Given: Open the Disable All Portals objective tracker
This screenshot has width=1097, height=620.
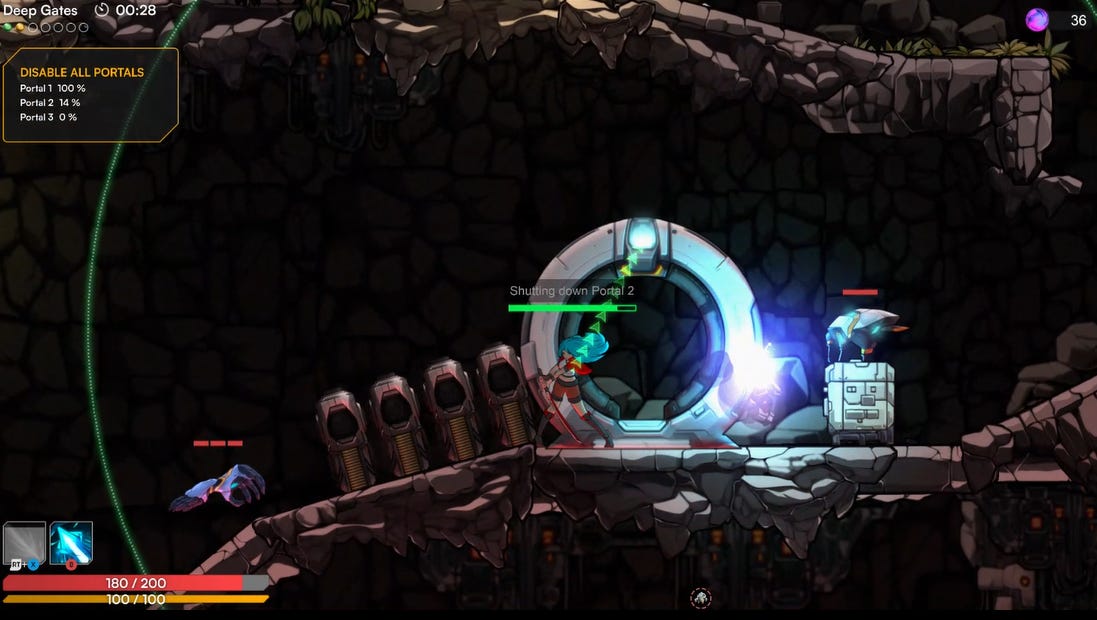Looking at the screenshot, I should 90,94.
